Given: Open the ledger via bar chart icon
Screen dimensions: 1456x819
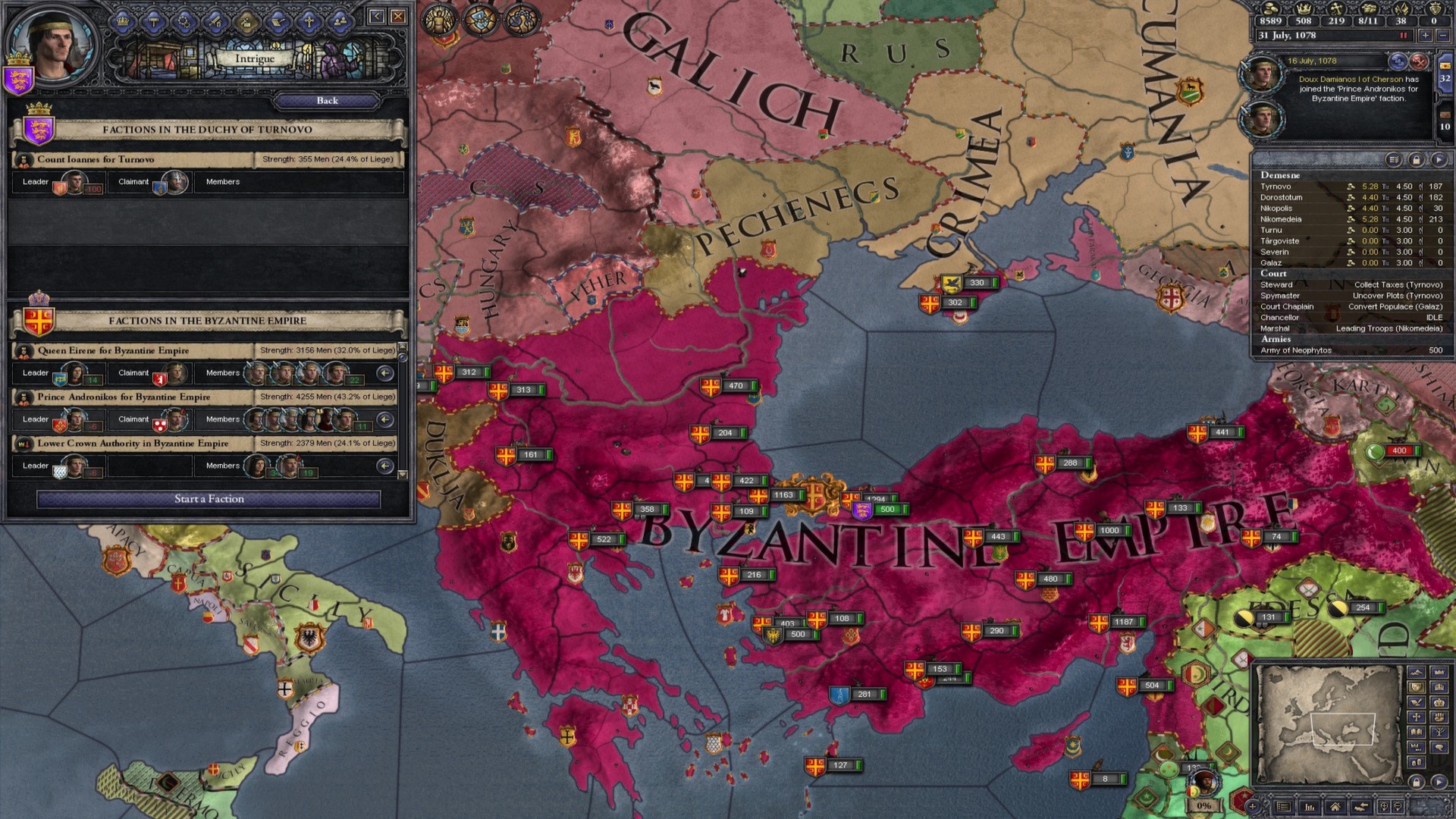Looking at the screenshot, I should 1310,807.
